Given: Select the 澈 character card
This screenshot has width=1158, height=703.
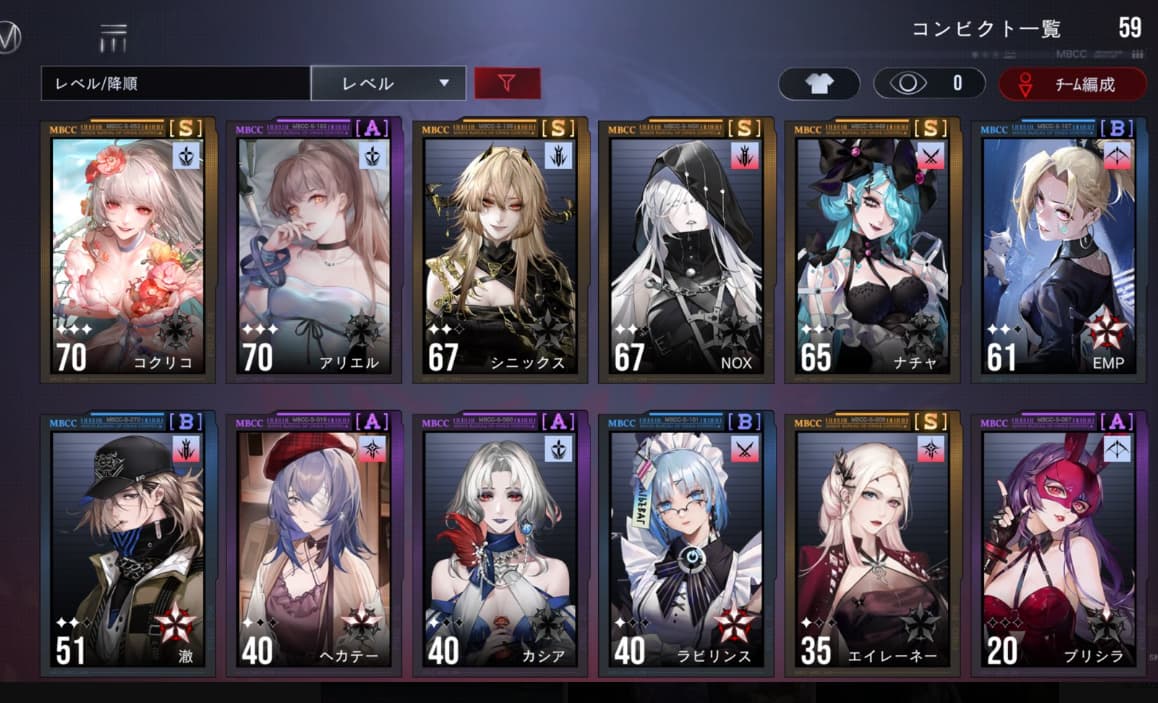Looking at the screenshot, I should 128,545.
